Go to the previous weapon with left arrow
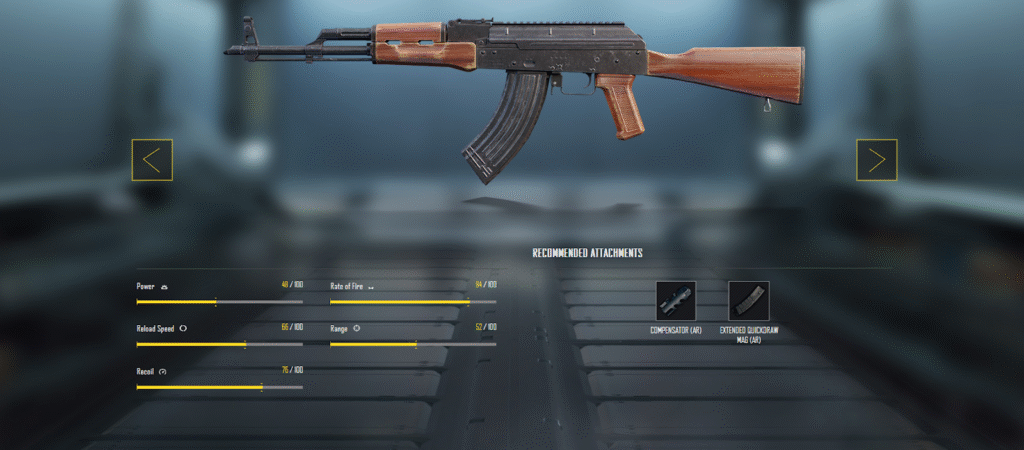Image resolution: width=1024 pixels, height=450 pixels. pyautogui.click(x=152, y=160)
